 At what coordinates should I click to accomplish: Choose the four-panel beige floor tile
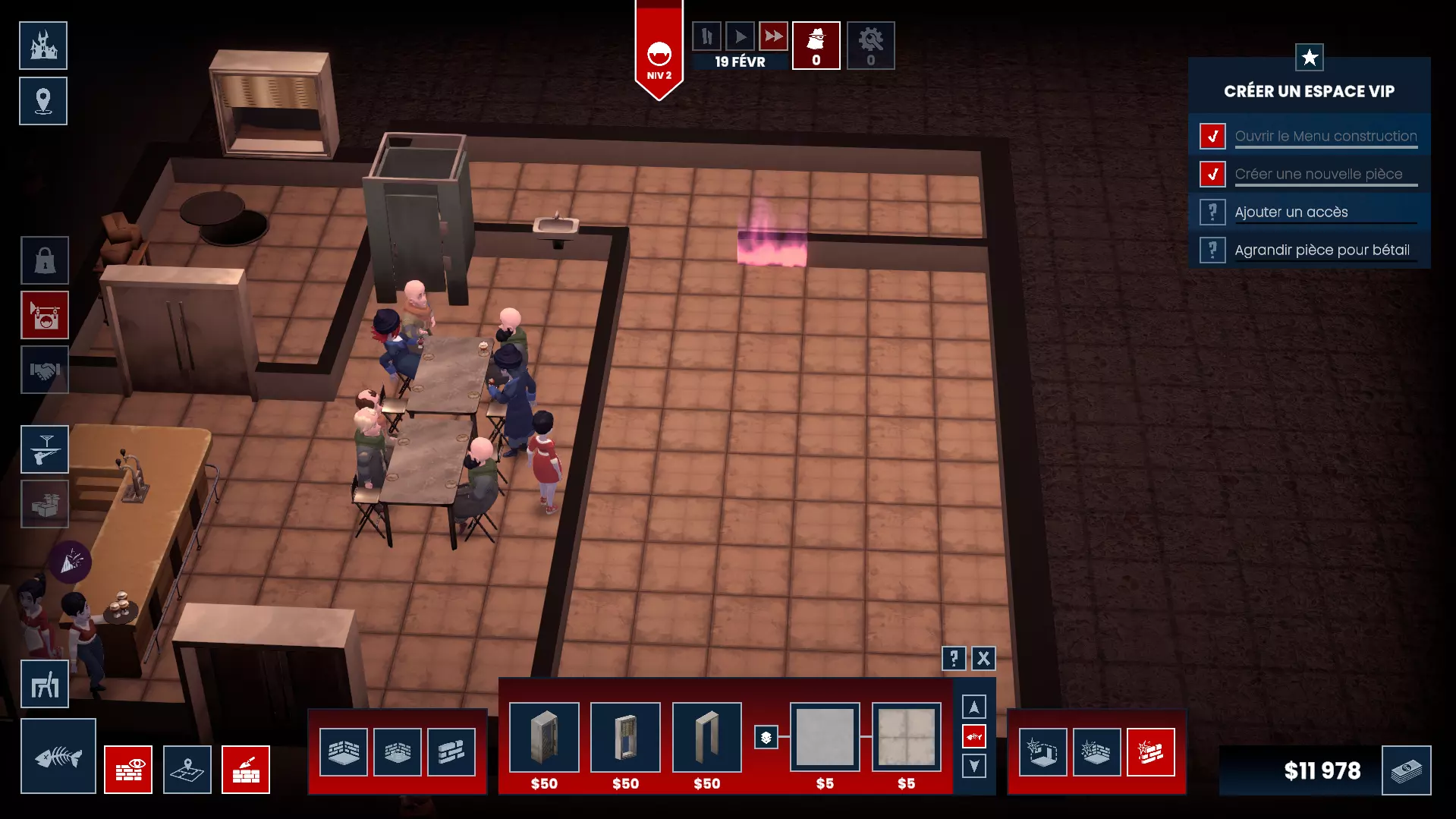point(906,737)
